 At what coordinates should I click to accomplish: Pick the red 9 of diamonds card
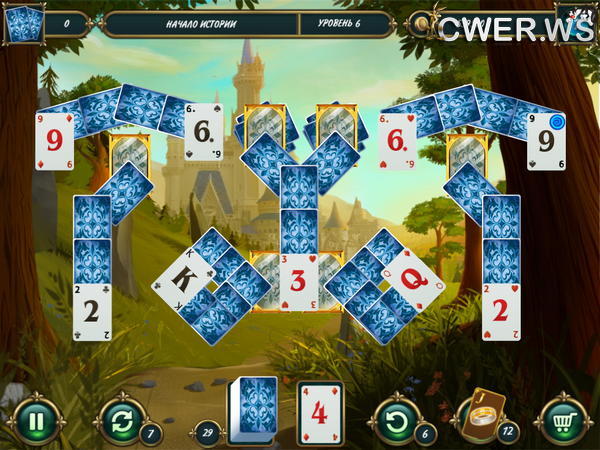54,141
